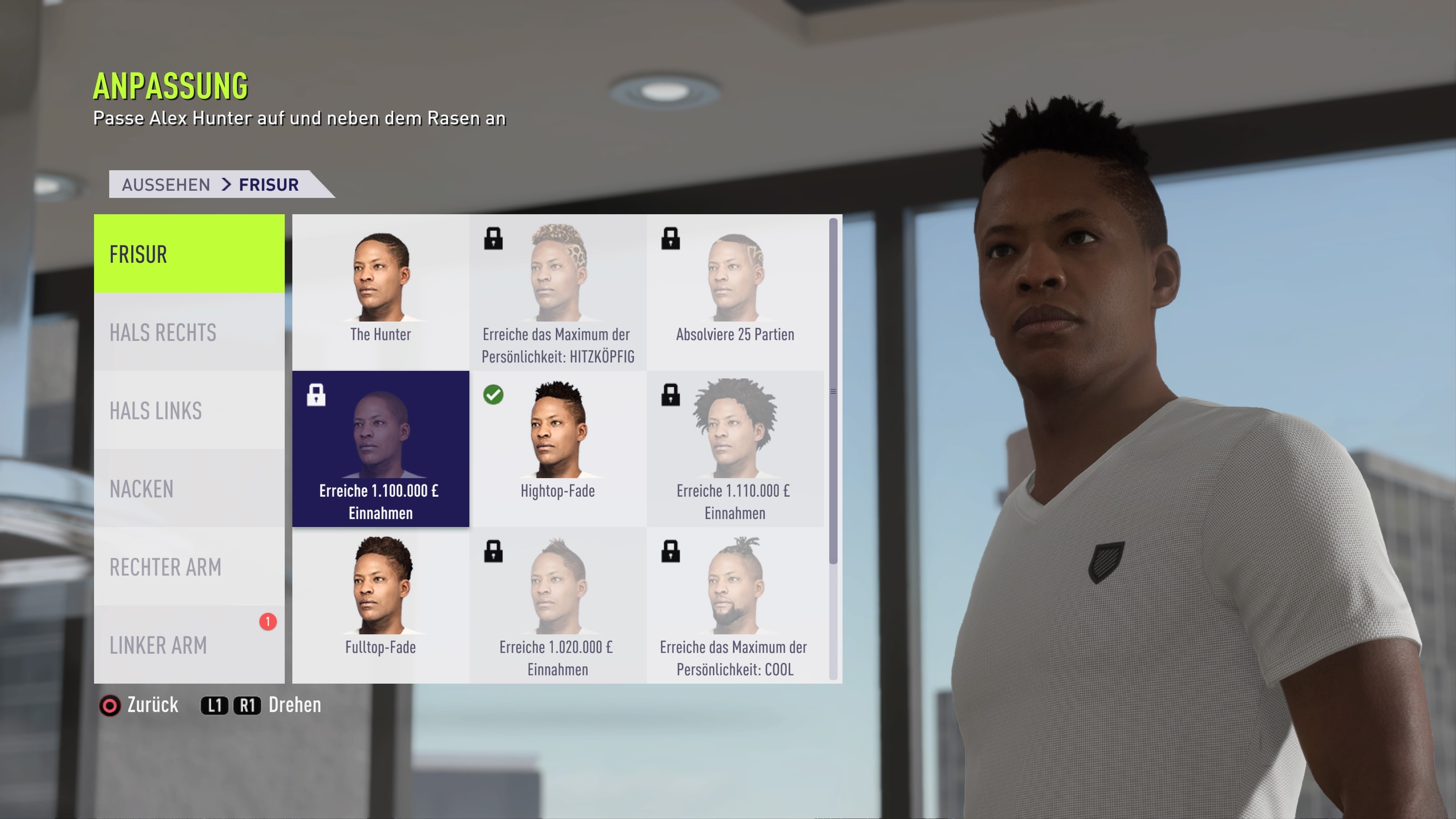Image resolution: width=1456 pixels, height=819 pixels.
Task: Open the RECHTER ARM customization section
Action: 165,568
